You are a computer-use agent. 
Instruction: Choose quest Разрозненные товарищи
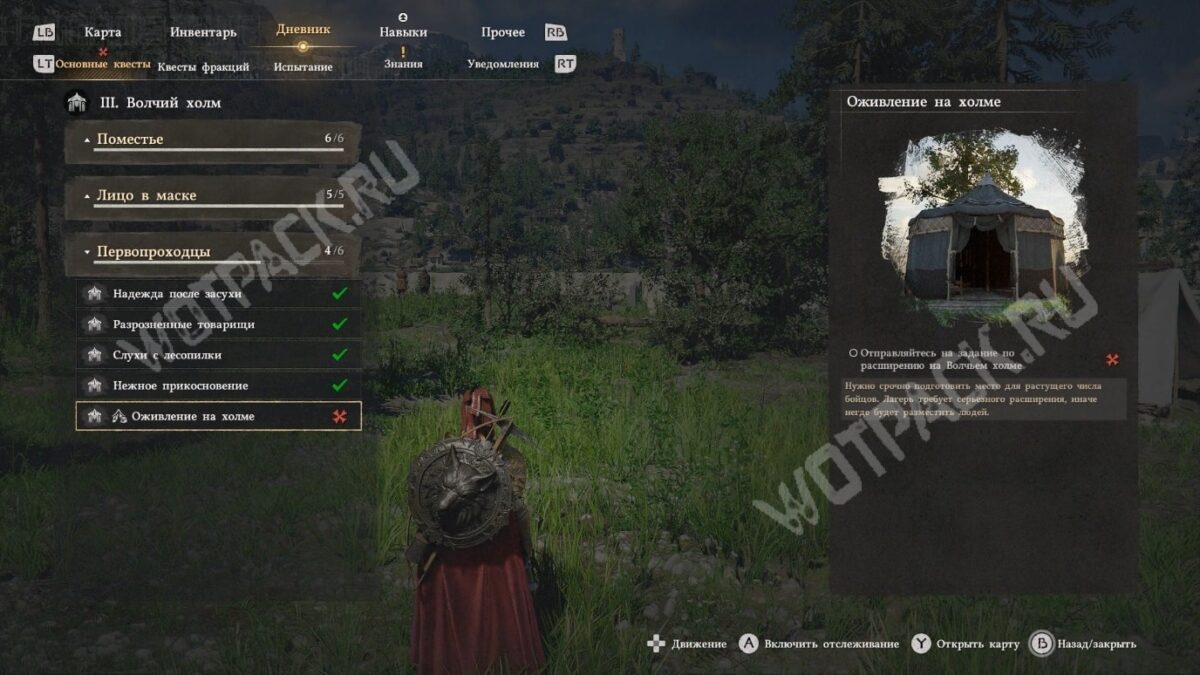[218, 325]
